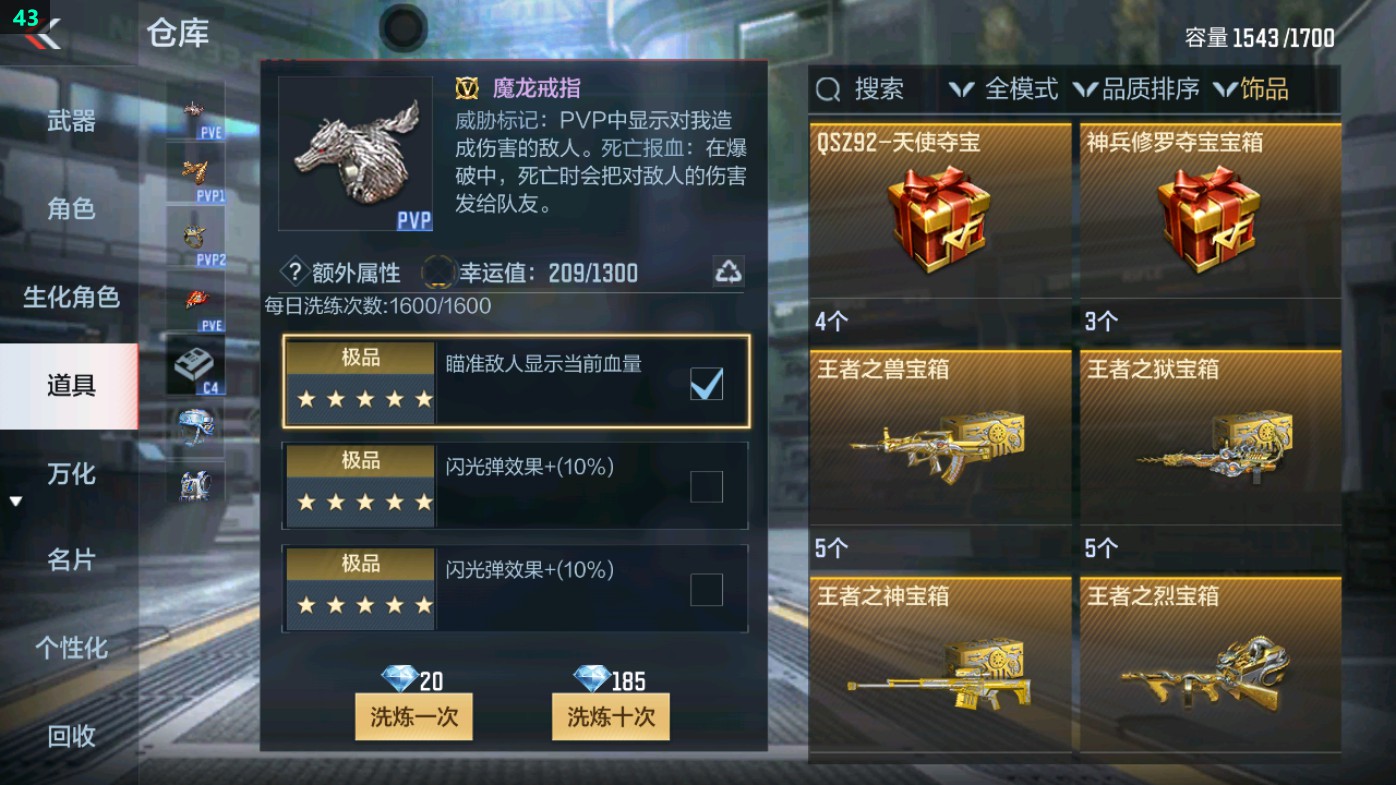Image resolution: width=1396 pixels, height=785 pixels.
Task: Uncheck 瞄准敌人显示当前血量 attribute
Action: tap(705, 383)
